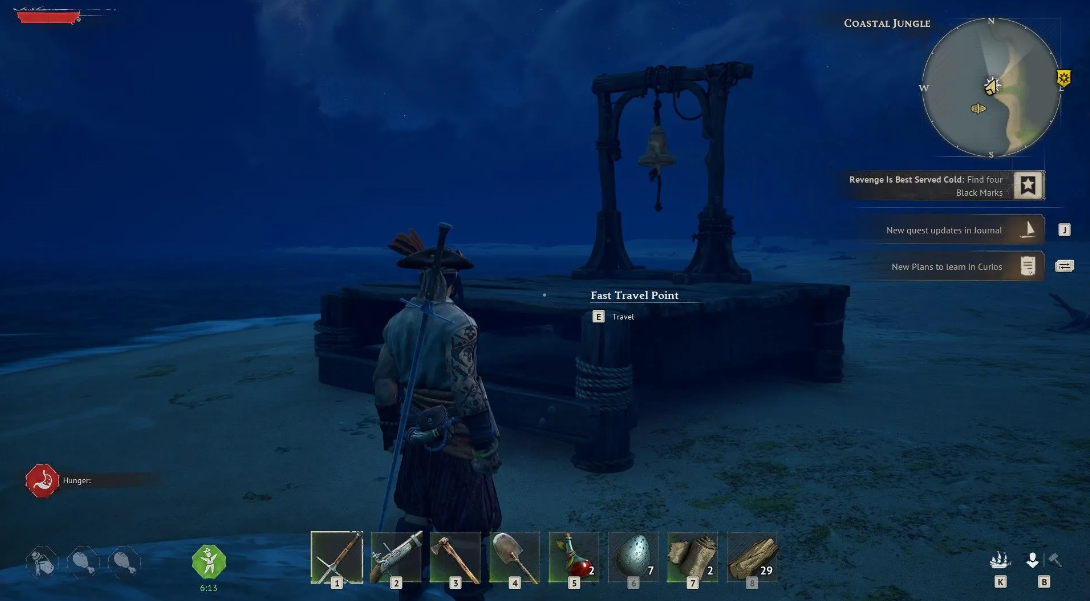1090x601 pixels.
Task: Use the red potion flask slot
Action: coord(573,556)
